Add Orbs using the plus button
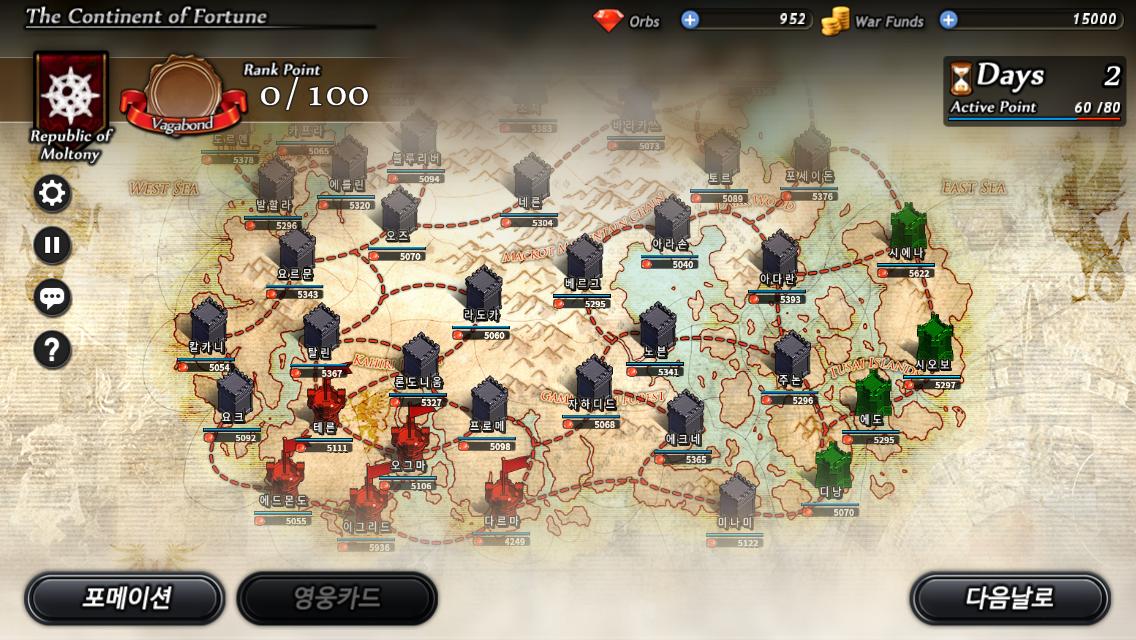 tap(690, 19)
